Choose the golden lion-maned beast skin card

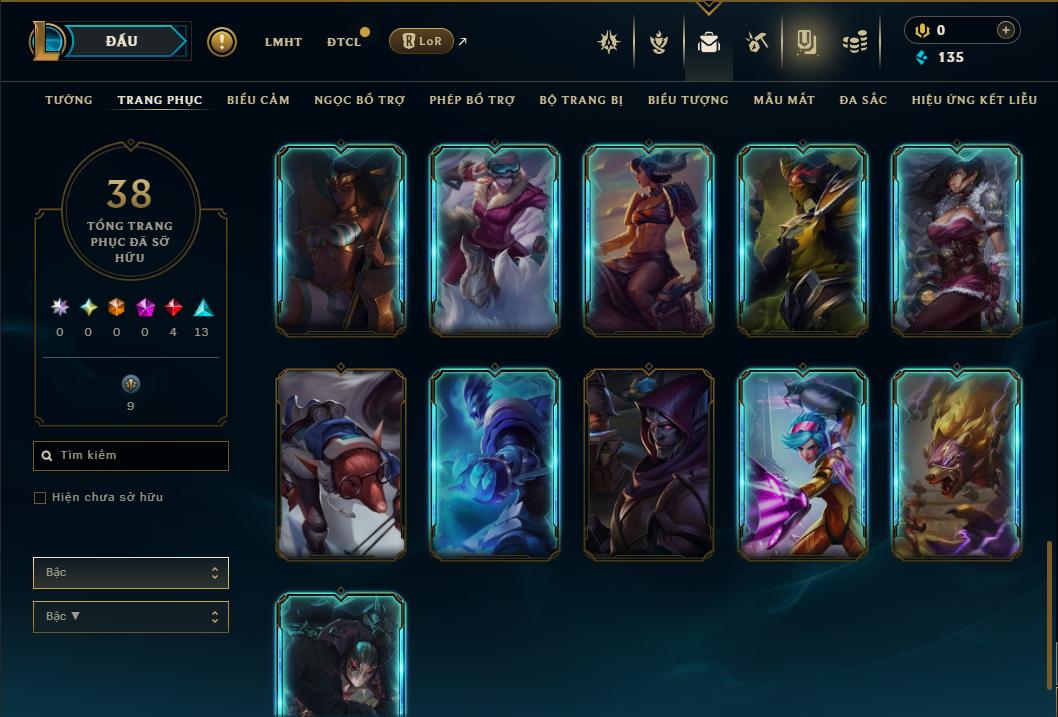pos(957,464)
